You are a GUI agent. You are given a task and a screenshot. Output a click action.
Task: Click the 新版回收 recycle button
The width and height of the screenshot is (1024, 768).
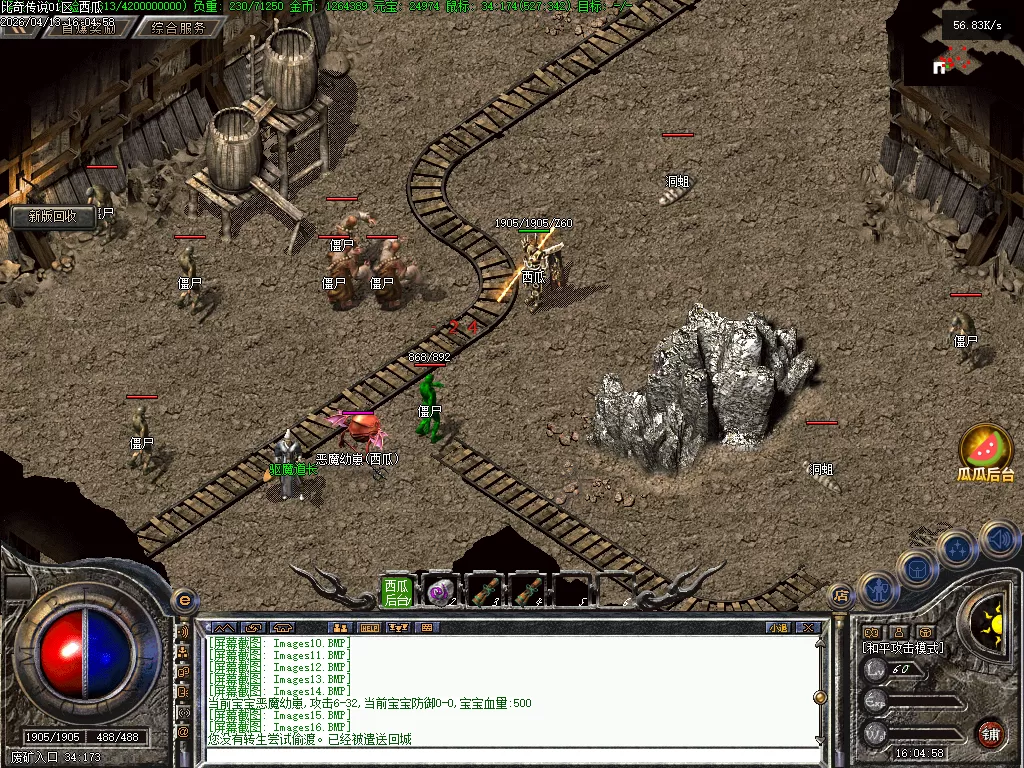click(52, 216)
